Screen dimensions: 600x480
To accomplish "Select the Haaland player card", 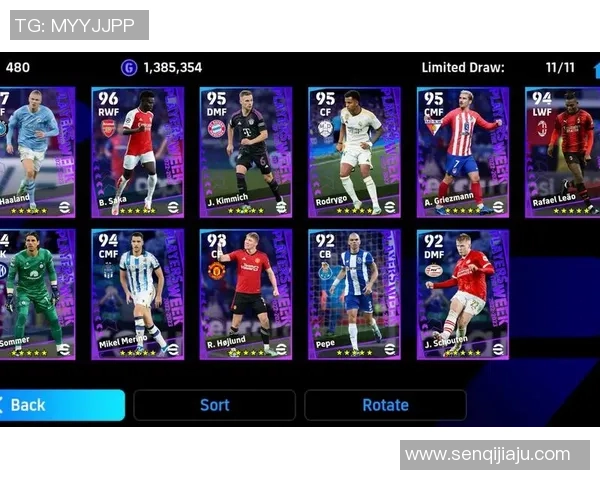I will (36, 151).
